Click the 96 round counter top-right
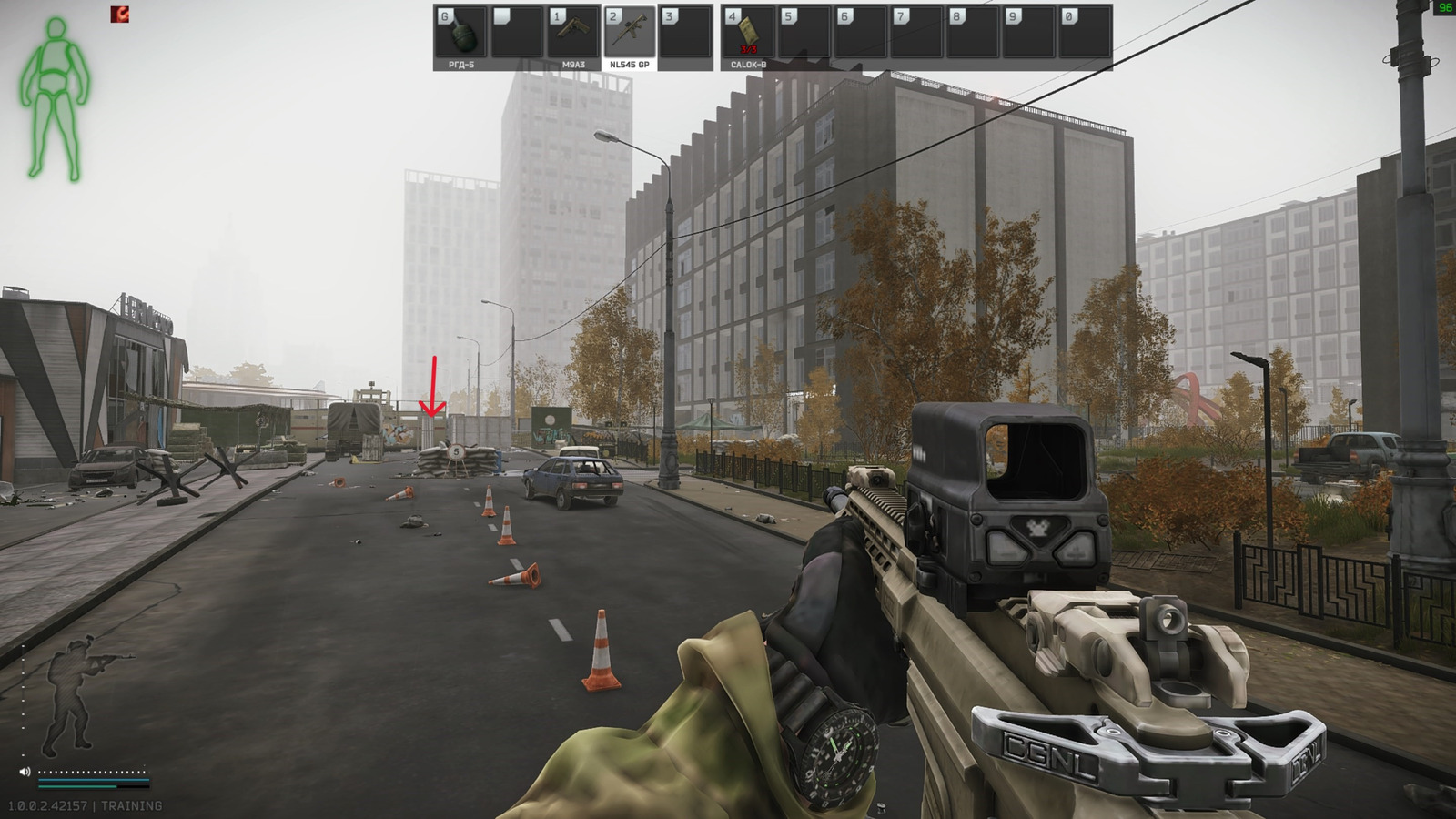This screenshot has height=819, width=1456. coord(1445,7)
